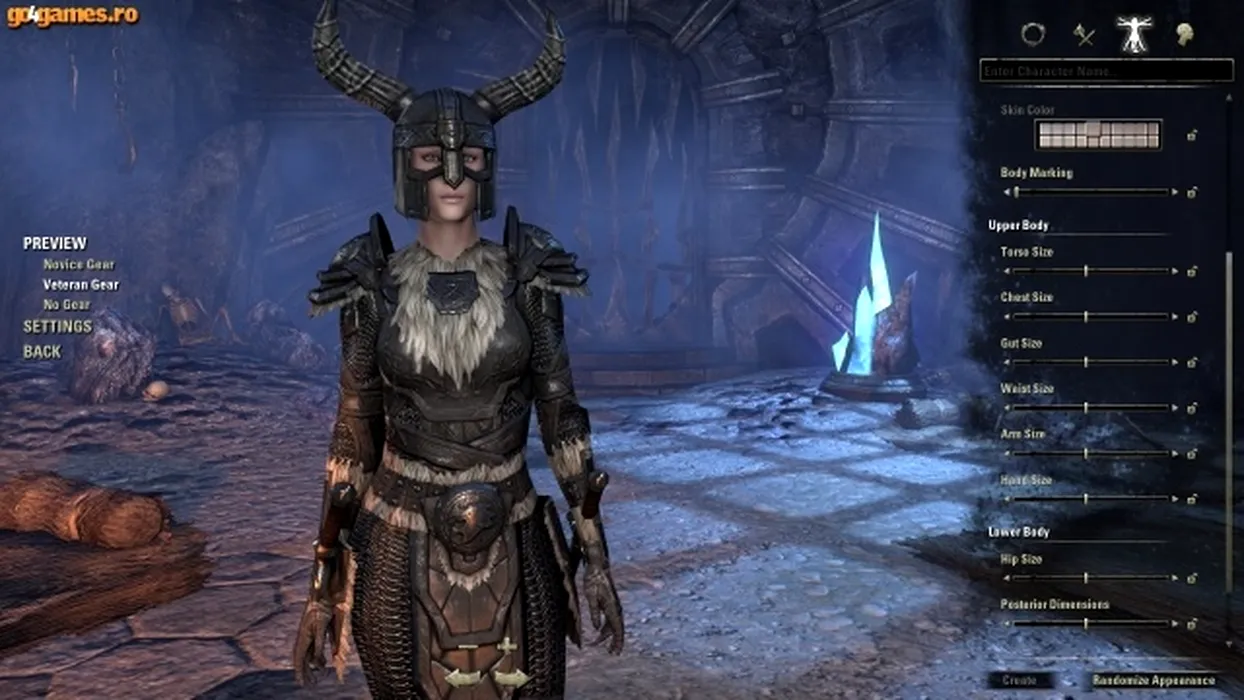Choose Veteran Gear preview option
Viewport: 1244px width, 700px height.
pyautogui.click(x=80, y=285)
